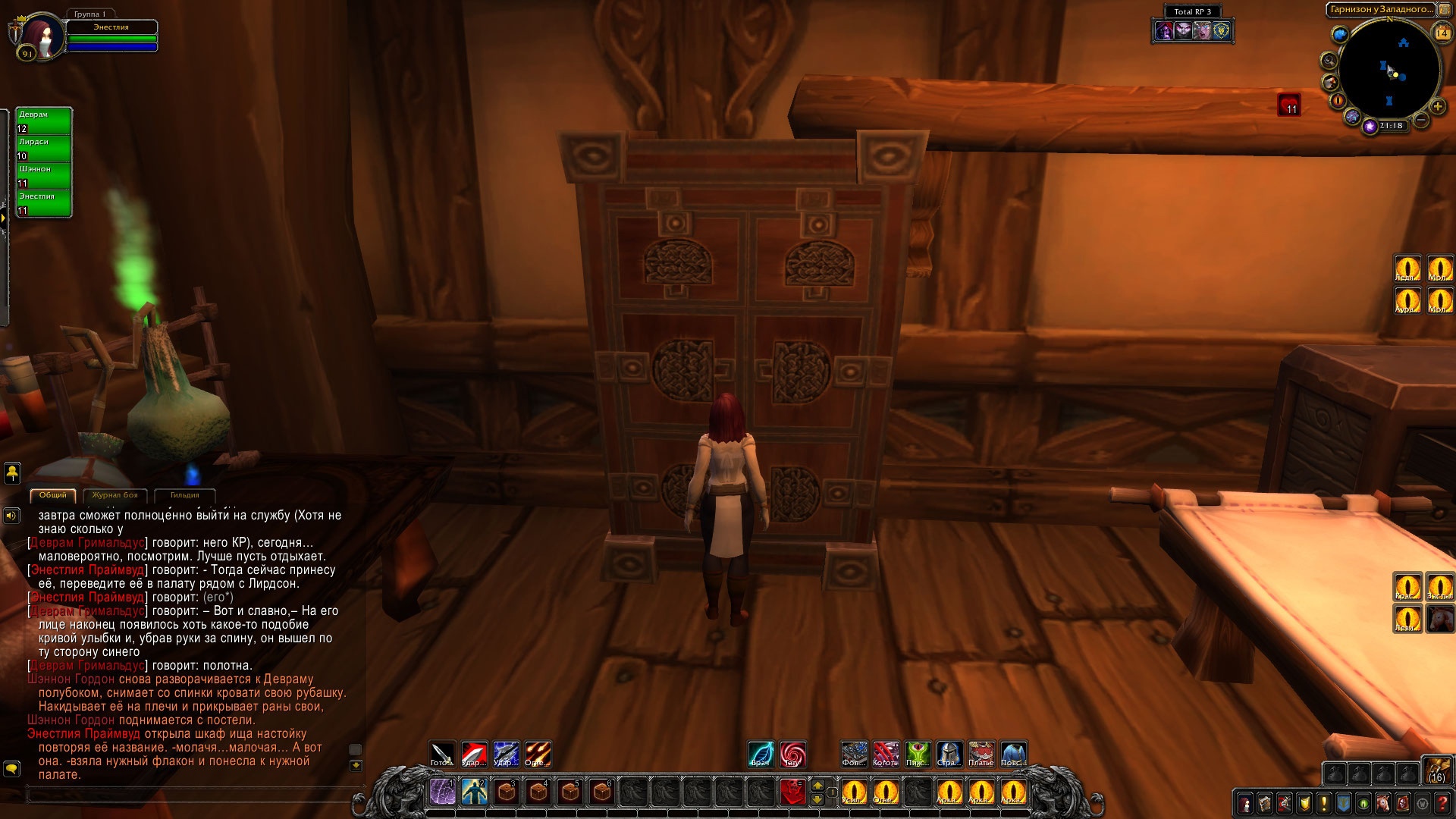Switch to the next action bar page

pyautogui.click(x=817, y=785)
